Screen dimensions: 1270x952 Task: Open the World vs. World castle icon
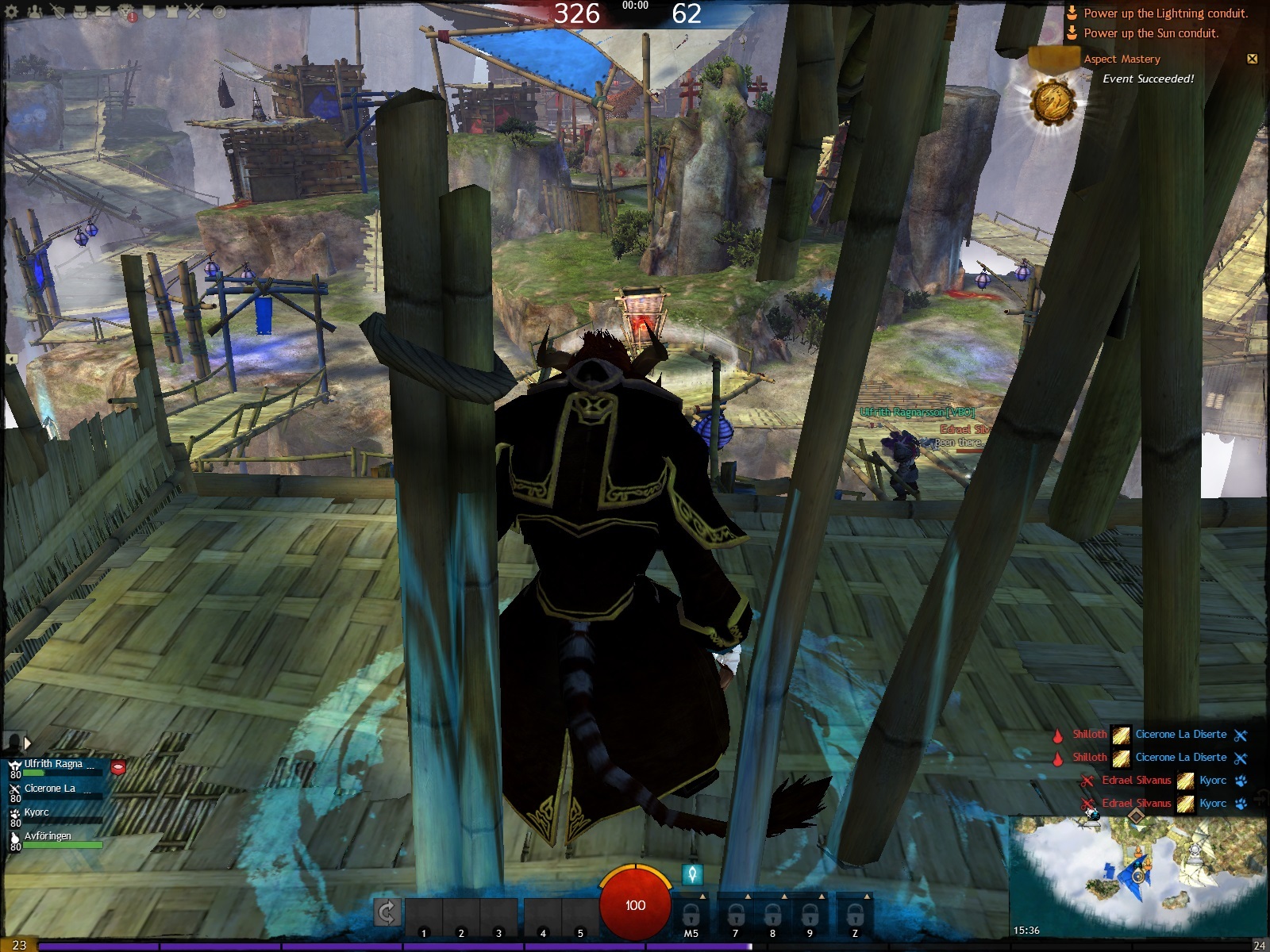tap(171, 12)
